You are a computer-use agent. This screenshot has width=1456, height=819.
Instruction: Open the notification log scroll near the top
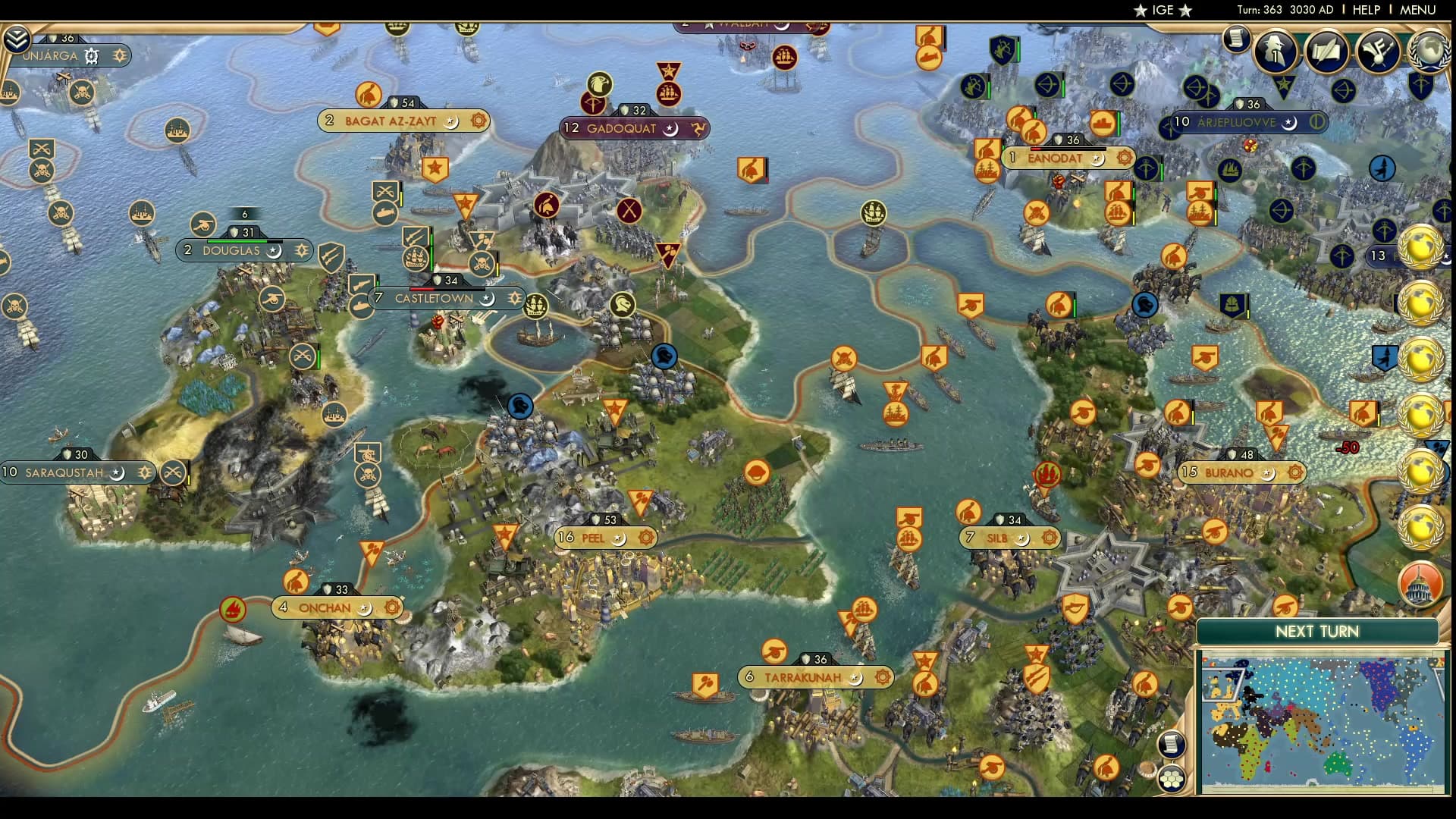(x=1236, y=39)
